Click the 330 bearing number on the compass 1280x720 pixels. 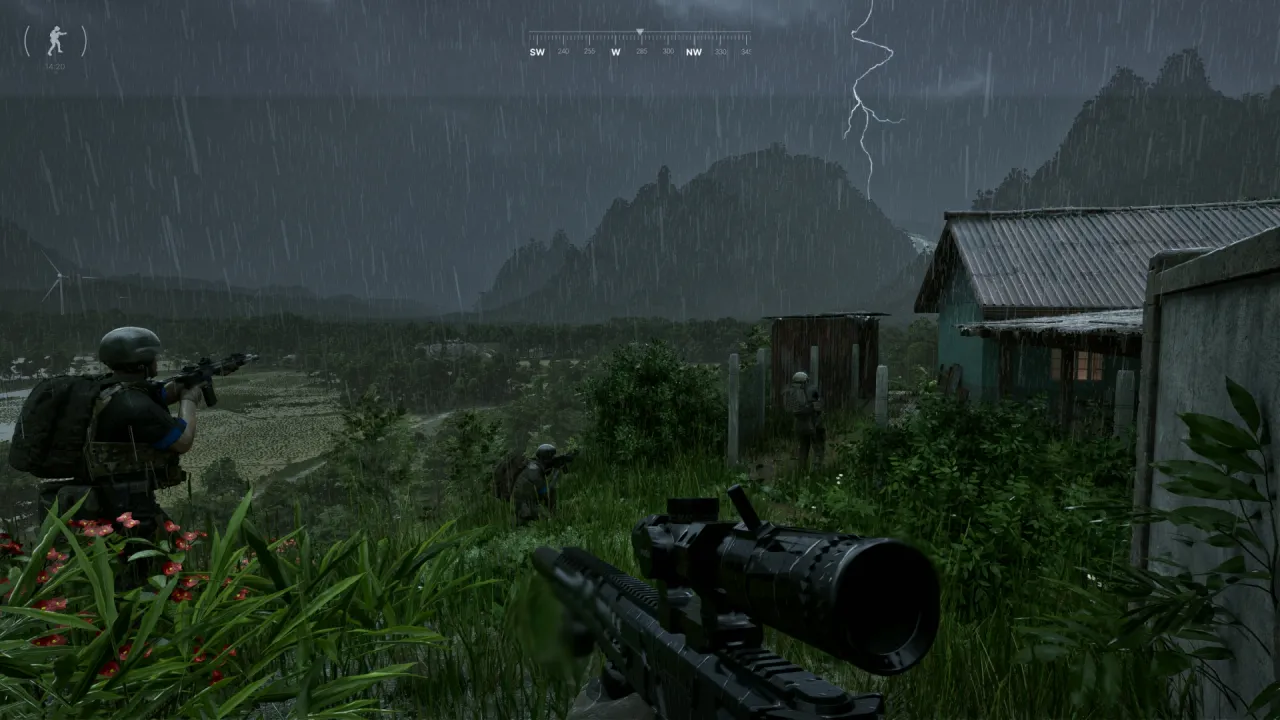pos(721,52)
